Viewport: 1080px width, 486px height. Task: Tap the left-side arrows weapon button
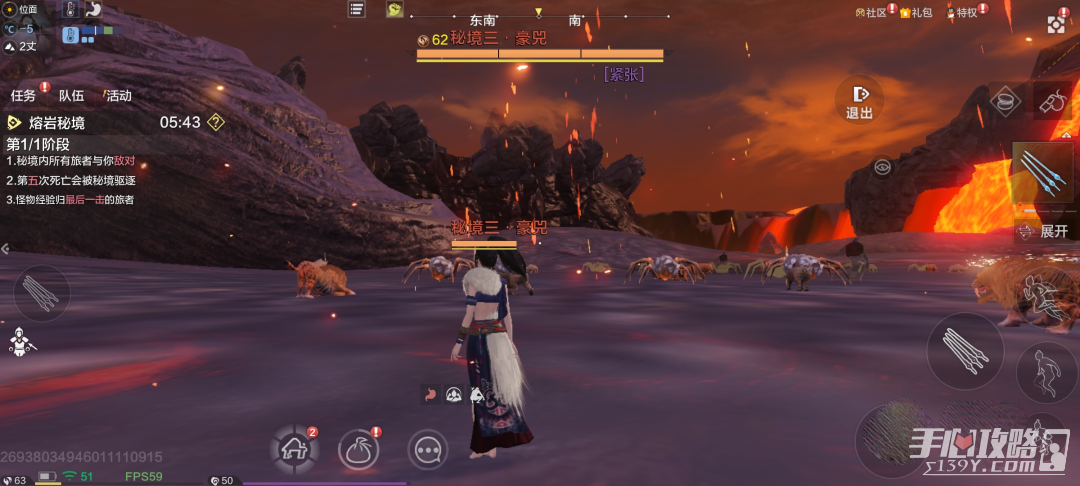point(42,292)
